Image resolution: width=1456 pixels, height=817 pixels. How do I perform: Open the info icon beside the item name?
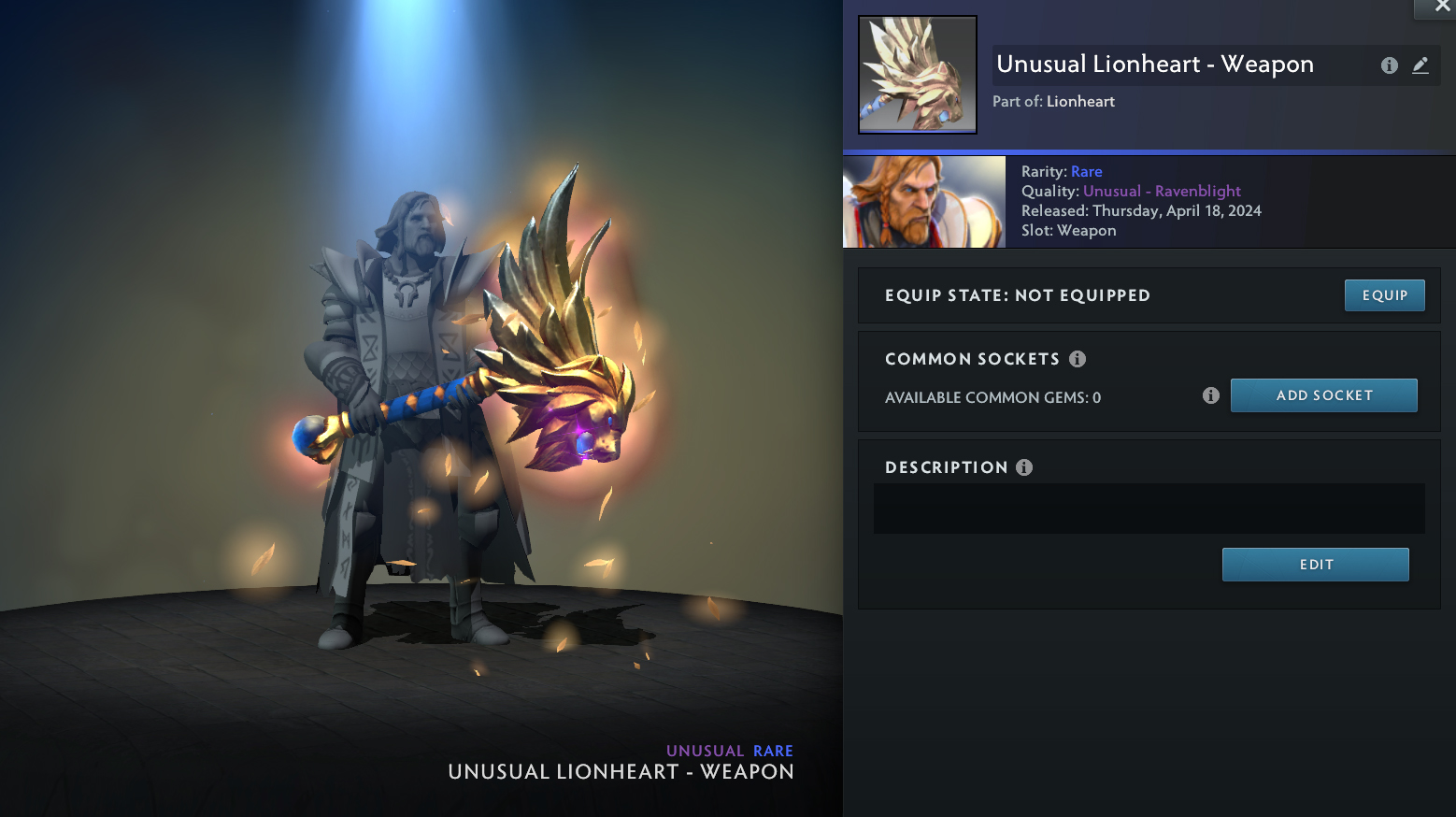pyautogui.click(x=1390, y=65)
